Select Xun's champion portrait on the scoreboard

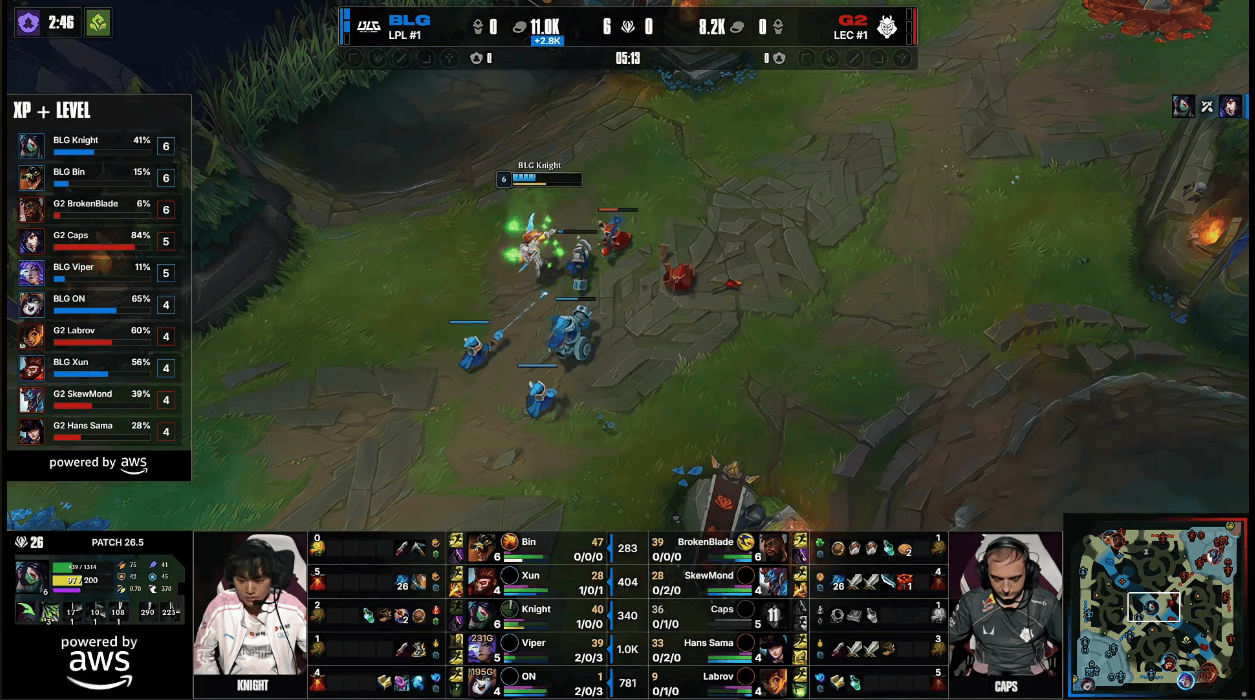click(x=484, y=581)
